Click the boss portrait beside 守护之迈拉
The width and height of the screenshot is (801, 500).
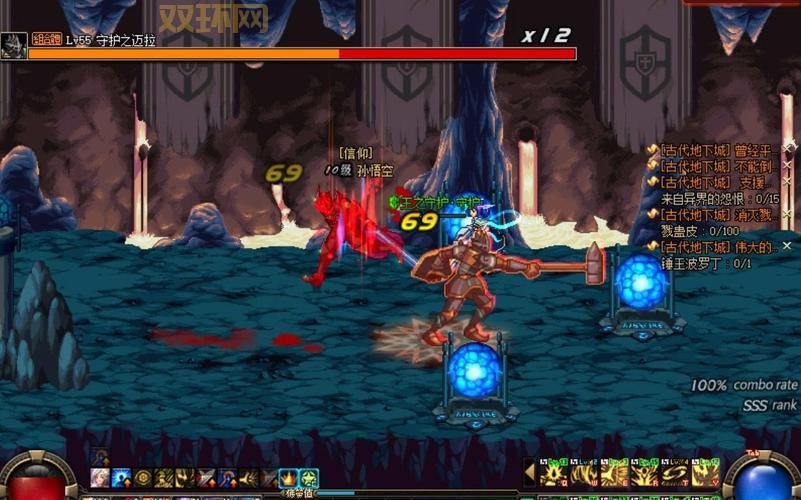(13, 45)
